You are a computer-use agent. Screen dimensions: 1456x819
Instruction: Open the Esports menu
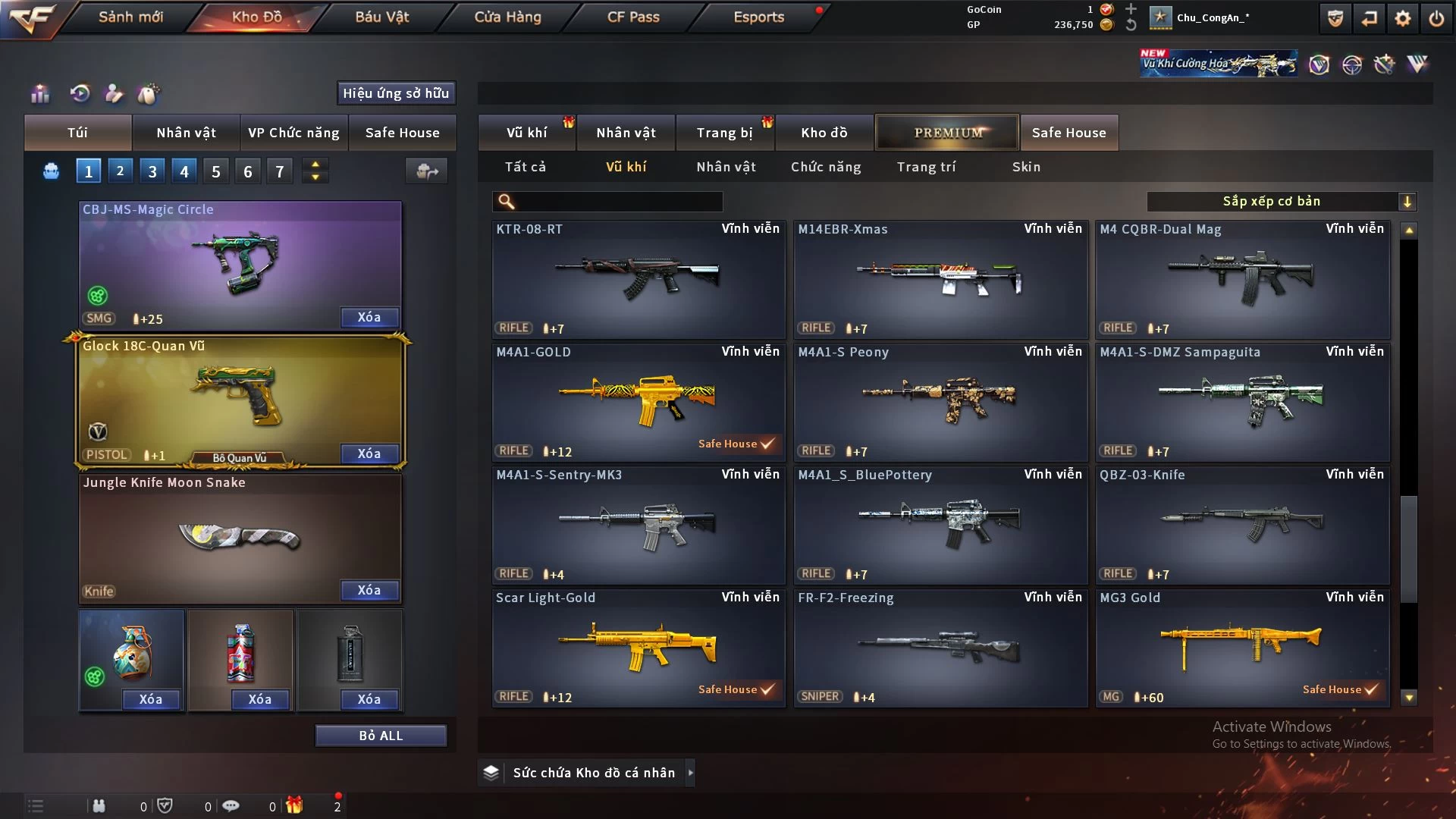pos(758,17)
